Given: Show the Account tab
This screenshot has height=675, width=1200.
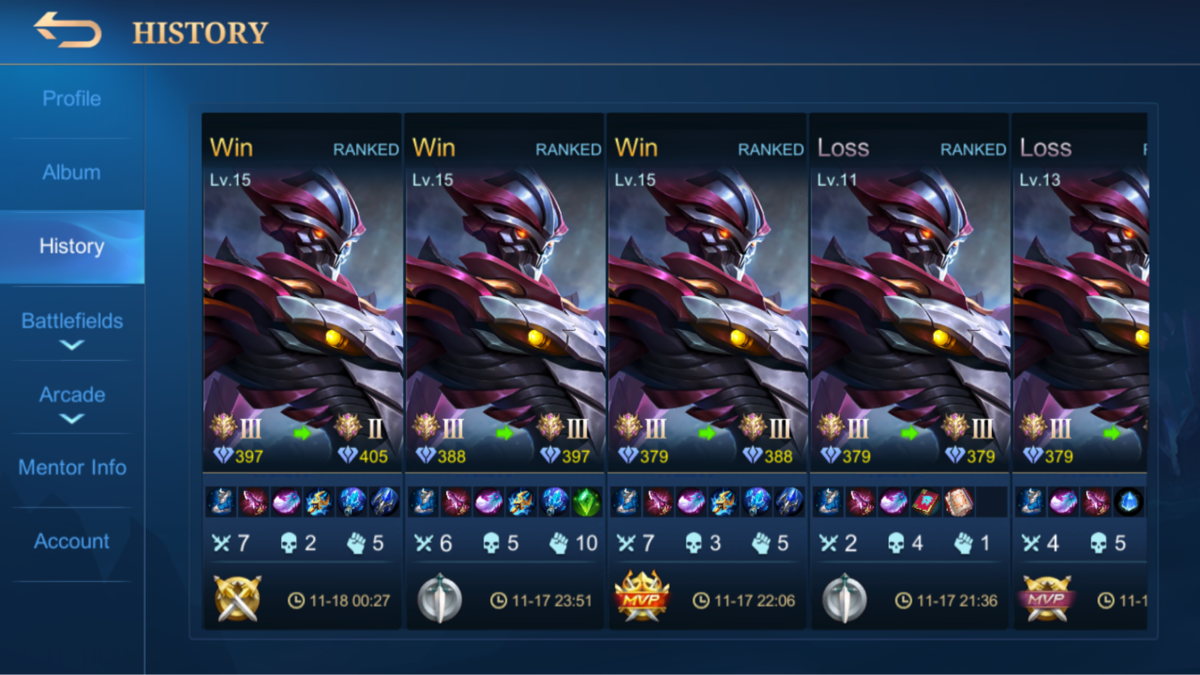Looking at the screenshot, I should [72, 541].
